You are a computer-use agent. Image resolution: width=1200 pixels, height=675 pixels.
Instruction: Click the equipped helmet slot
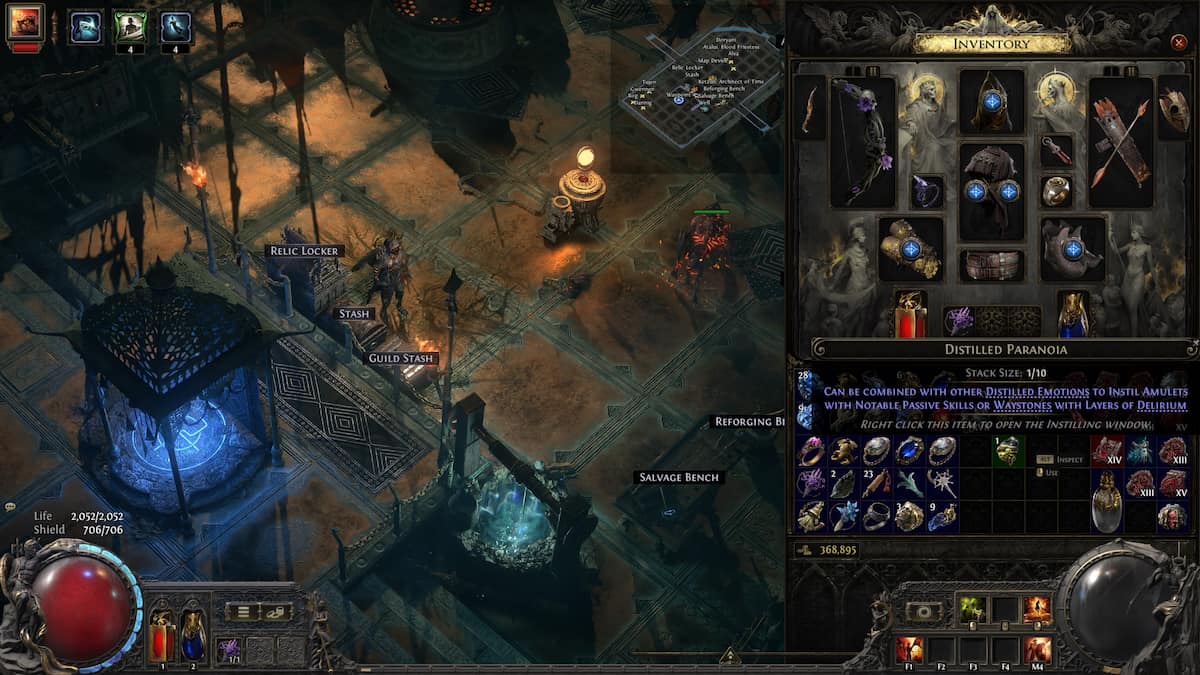992,101
